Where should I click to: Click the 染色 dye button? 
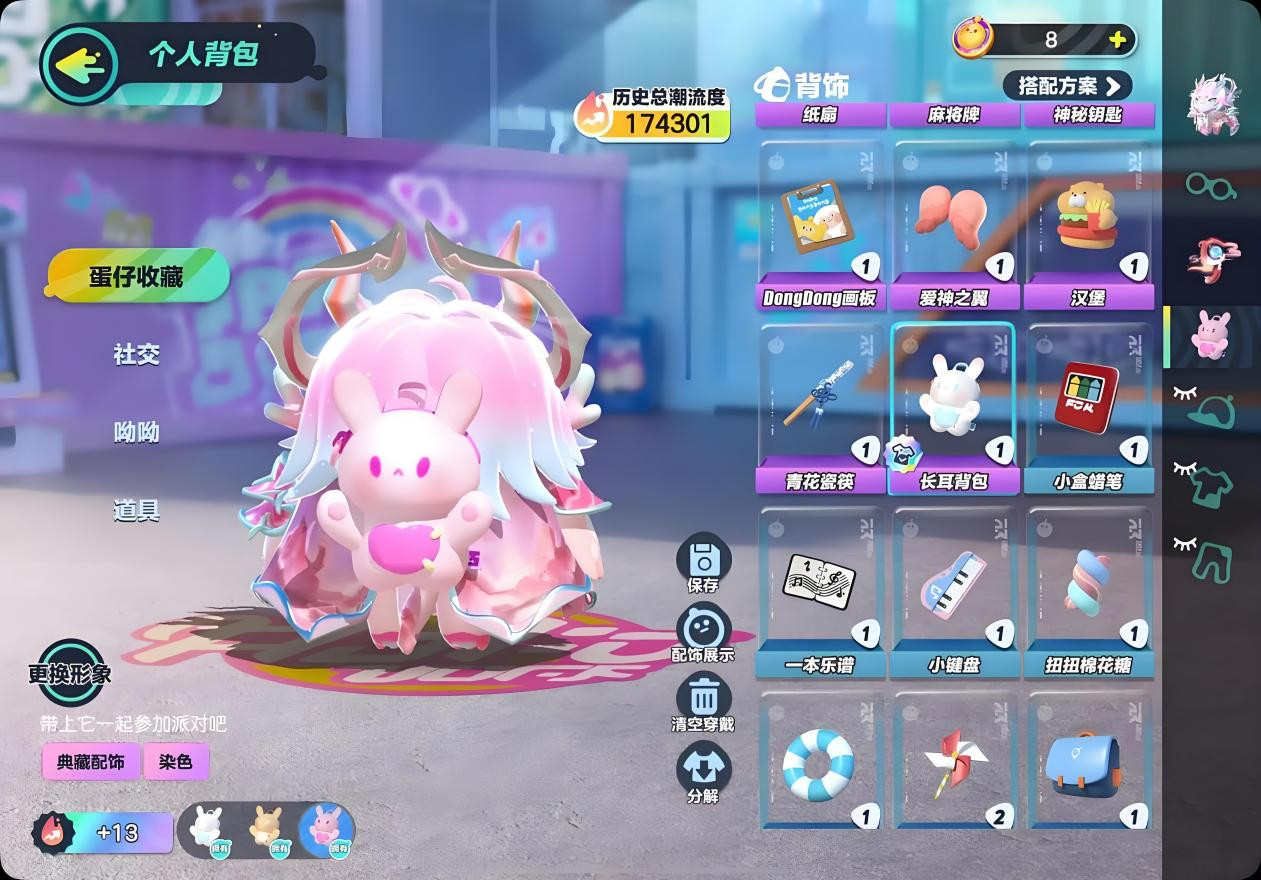click(175, 762)
